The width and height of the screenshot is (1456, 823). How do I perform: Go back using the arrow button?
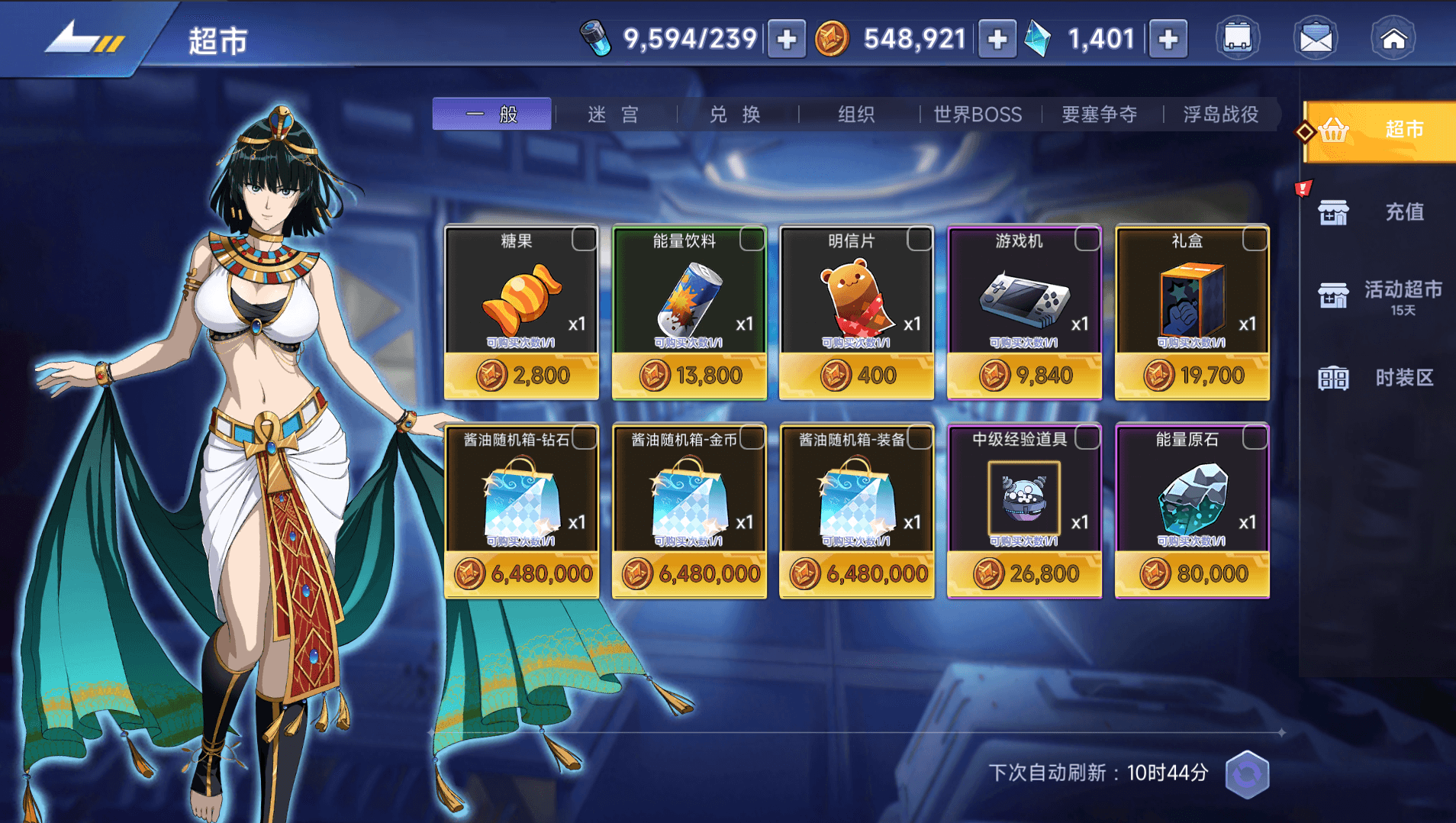82,38
